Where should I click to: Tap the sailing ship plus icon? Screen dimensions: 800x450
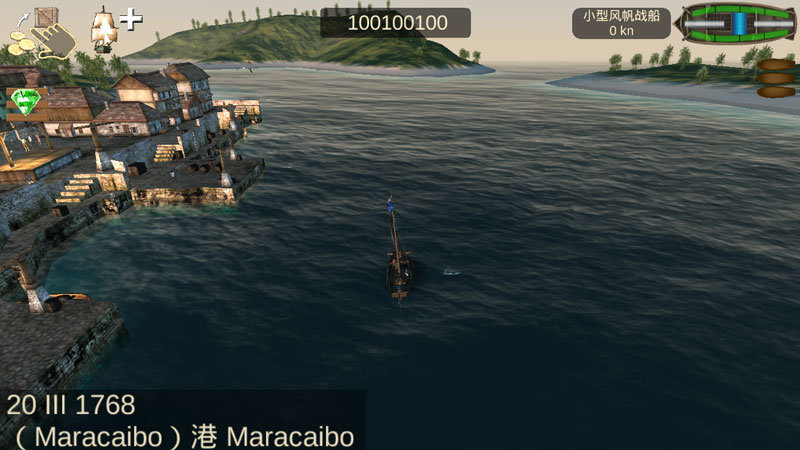click(x=113, y=27)
